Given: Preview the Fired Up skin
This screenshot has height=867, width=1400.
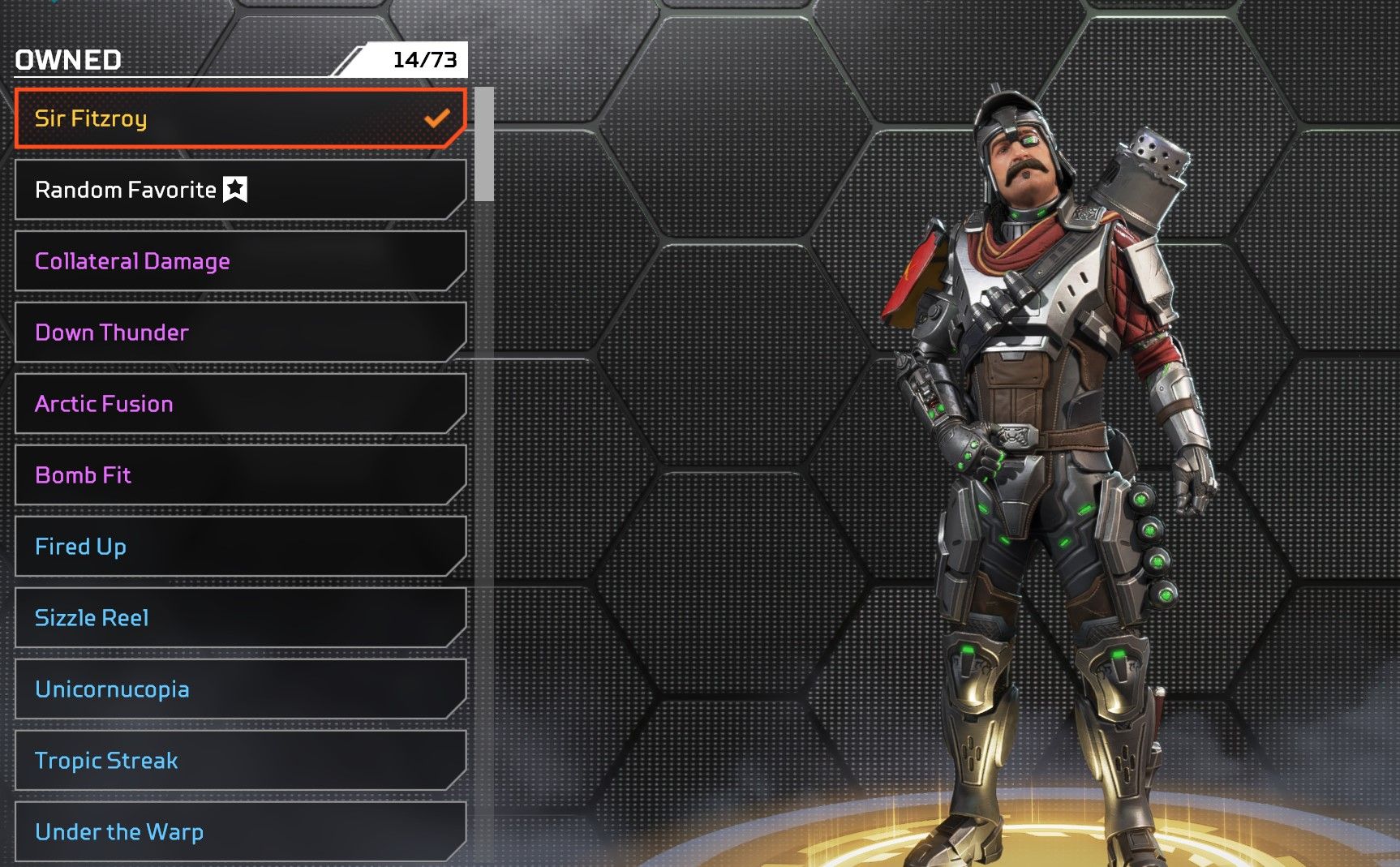Looking at the screenshot, I should pyautogui.click(x=240, y=547).
